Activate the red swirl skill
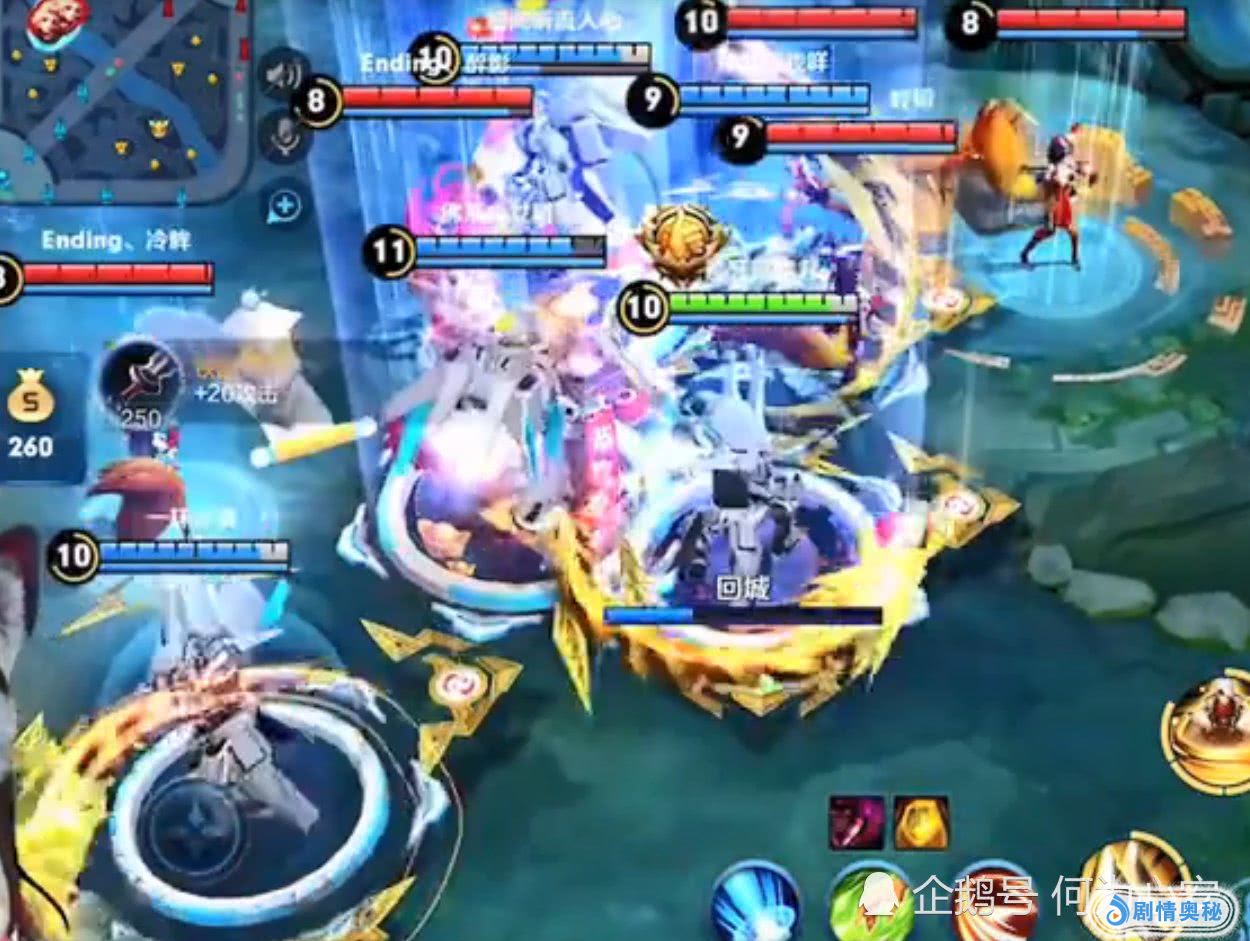 pyautogui.click(x=990, y=900)
